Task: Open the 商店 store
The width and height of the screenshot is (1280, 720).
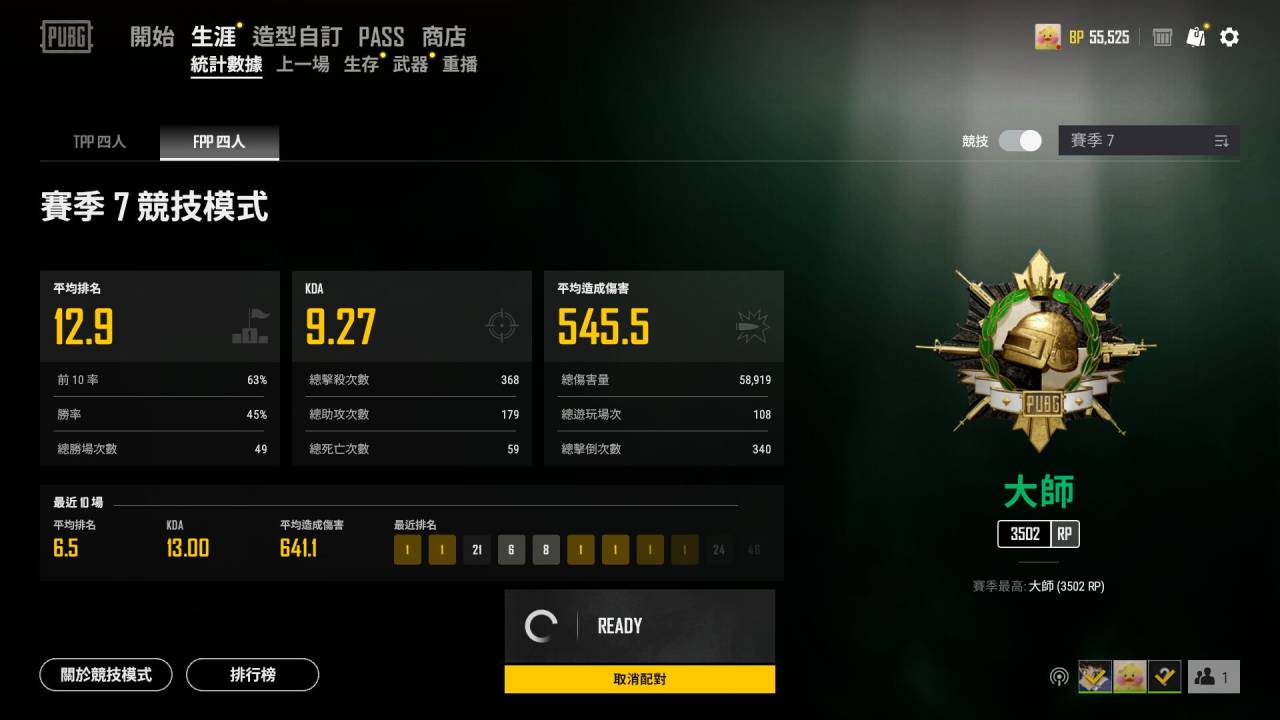Action: (444, 37)
